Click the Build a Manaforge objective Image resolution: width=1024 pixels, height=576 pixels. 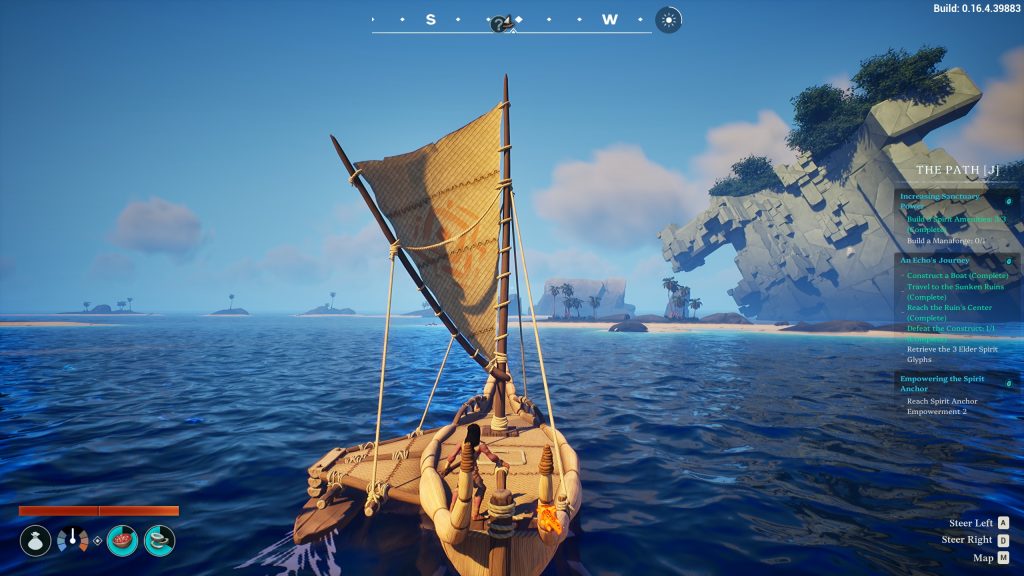pos(945,241)
